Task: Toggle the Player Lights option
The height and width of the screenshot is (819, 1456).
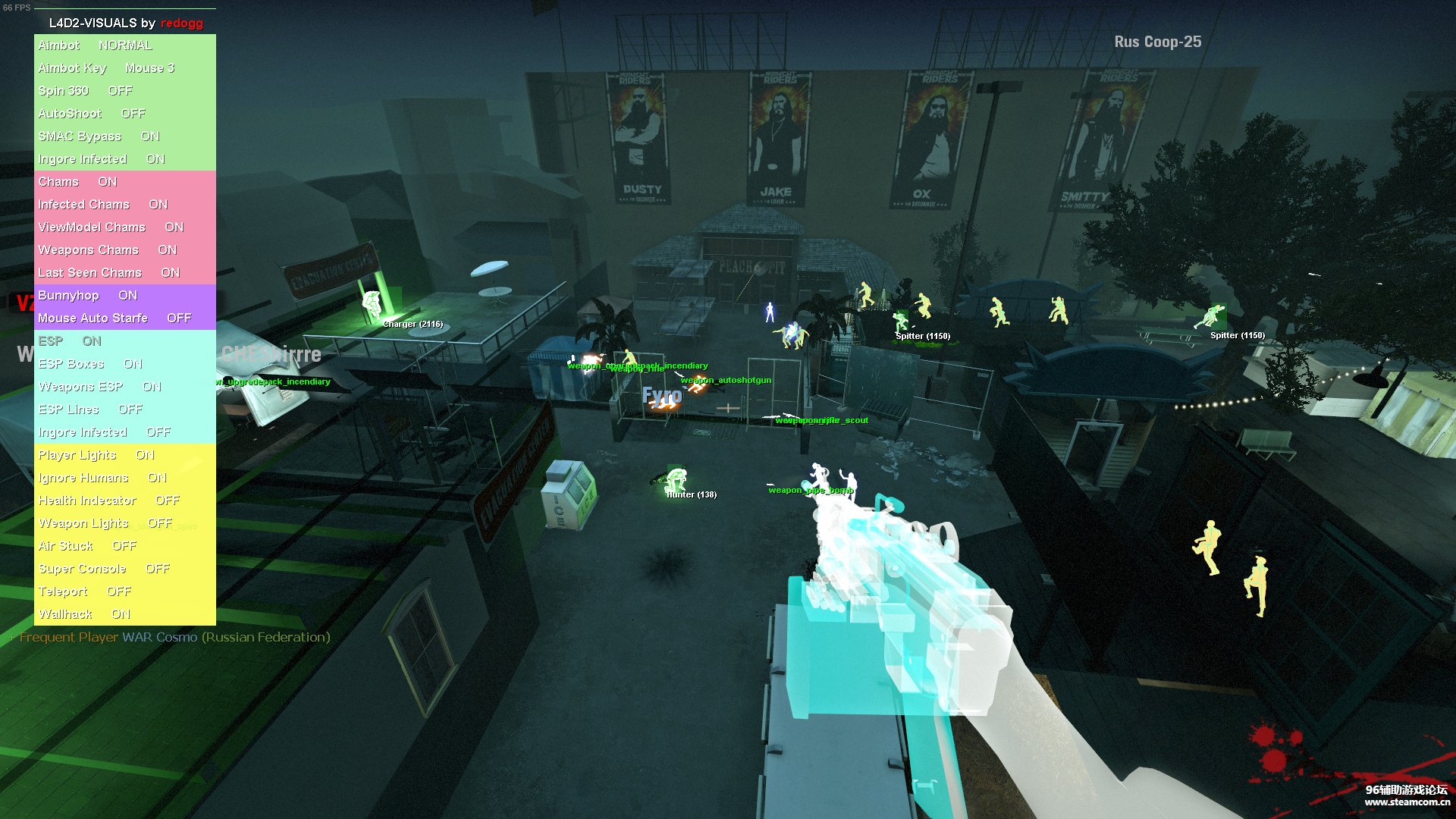Action: tap(96, 455)
